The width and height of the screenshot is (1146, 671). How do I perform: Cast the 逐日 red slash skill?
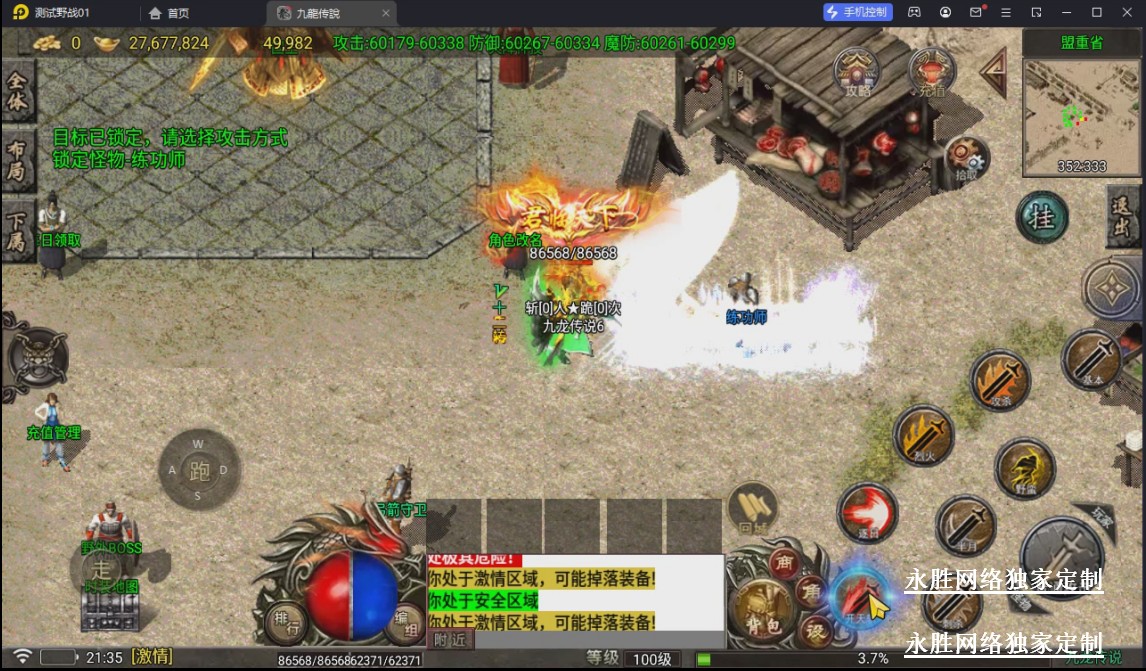coord(866,513)
